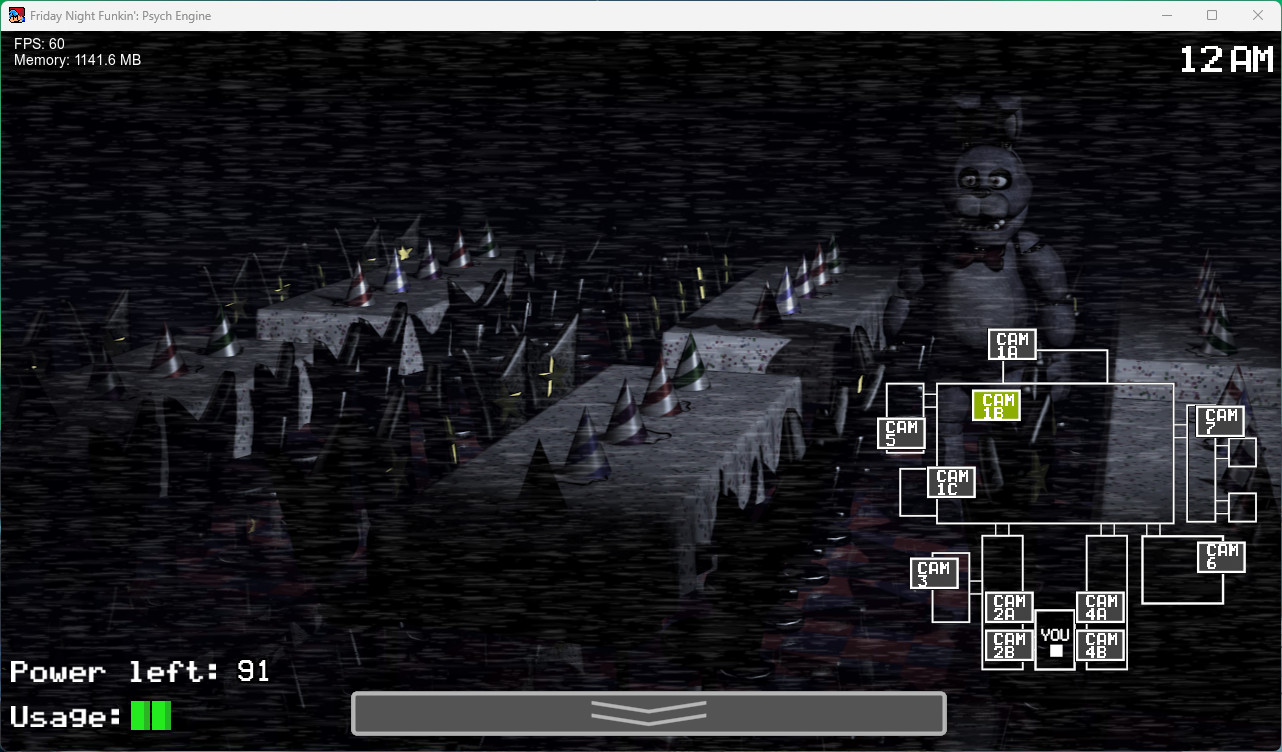Switch to CAM 2A
This screenshot has width=1282, height=752.
[x=1008, y=605]
